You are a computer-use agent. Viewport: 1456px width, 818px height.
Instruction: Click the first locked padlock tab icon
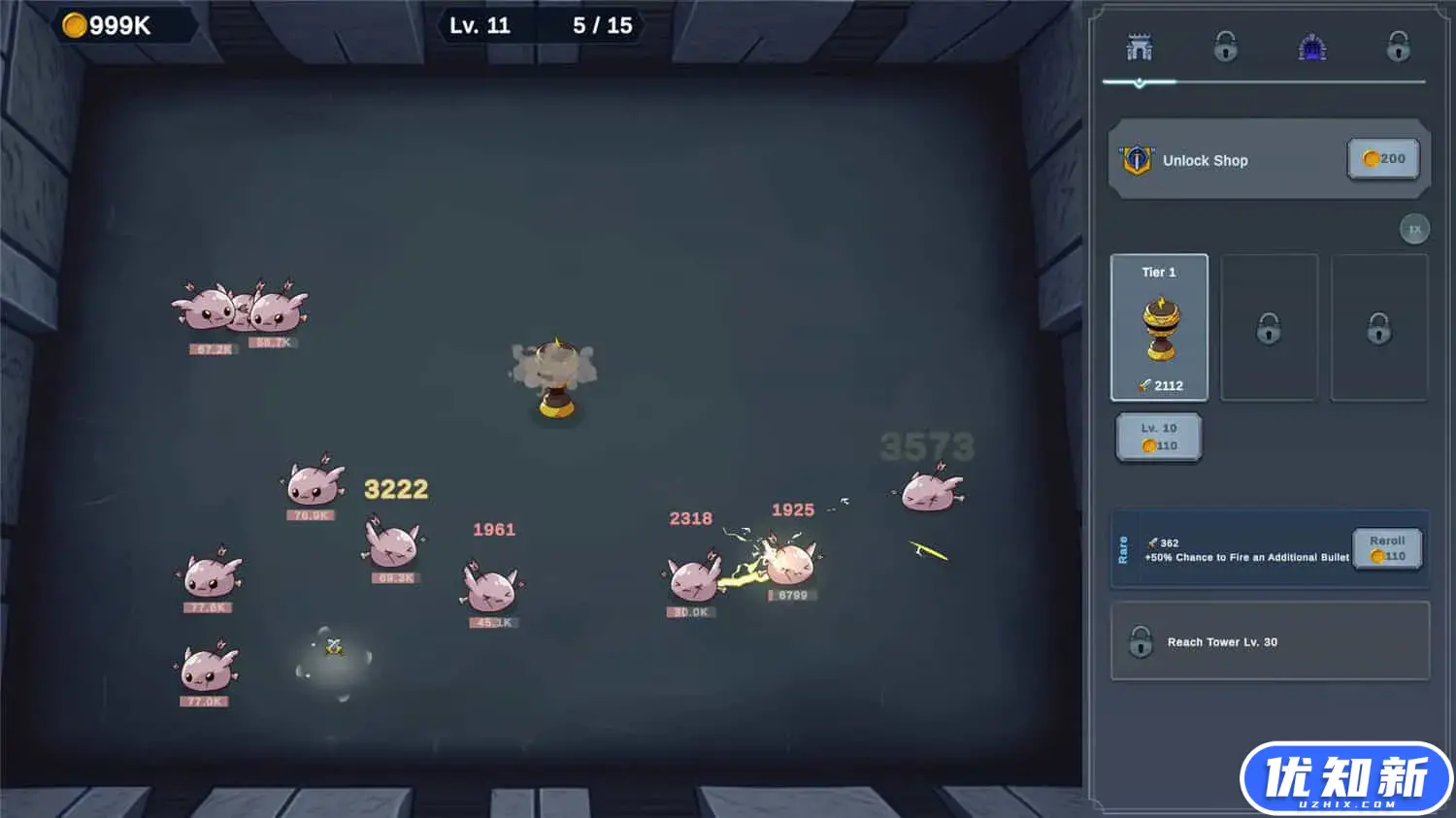[1225, 45]
